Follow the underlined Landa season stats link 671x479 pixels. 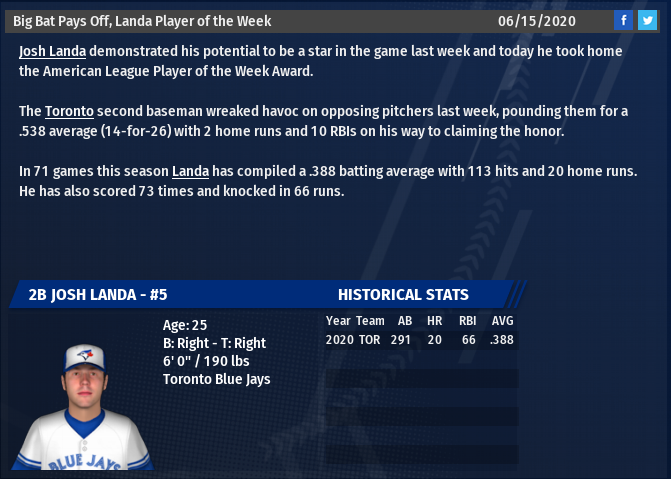click(x=190, y=172)
